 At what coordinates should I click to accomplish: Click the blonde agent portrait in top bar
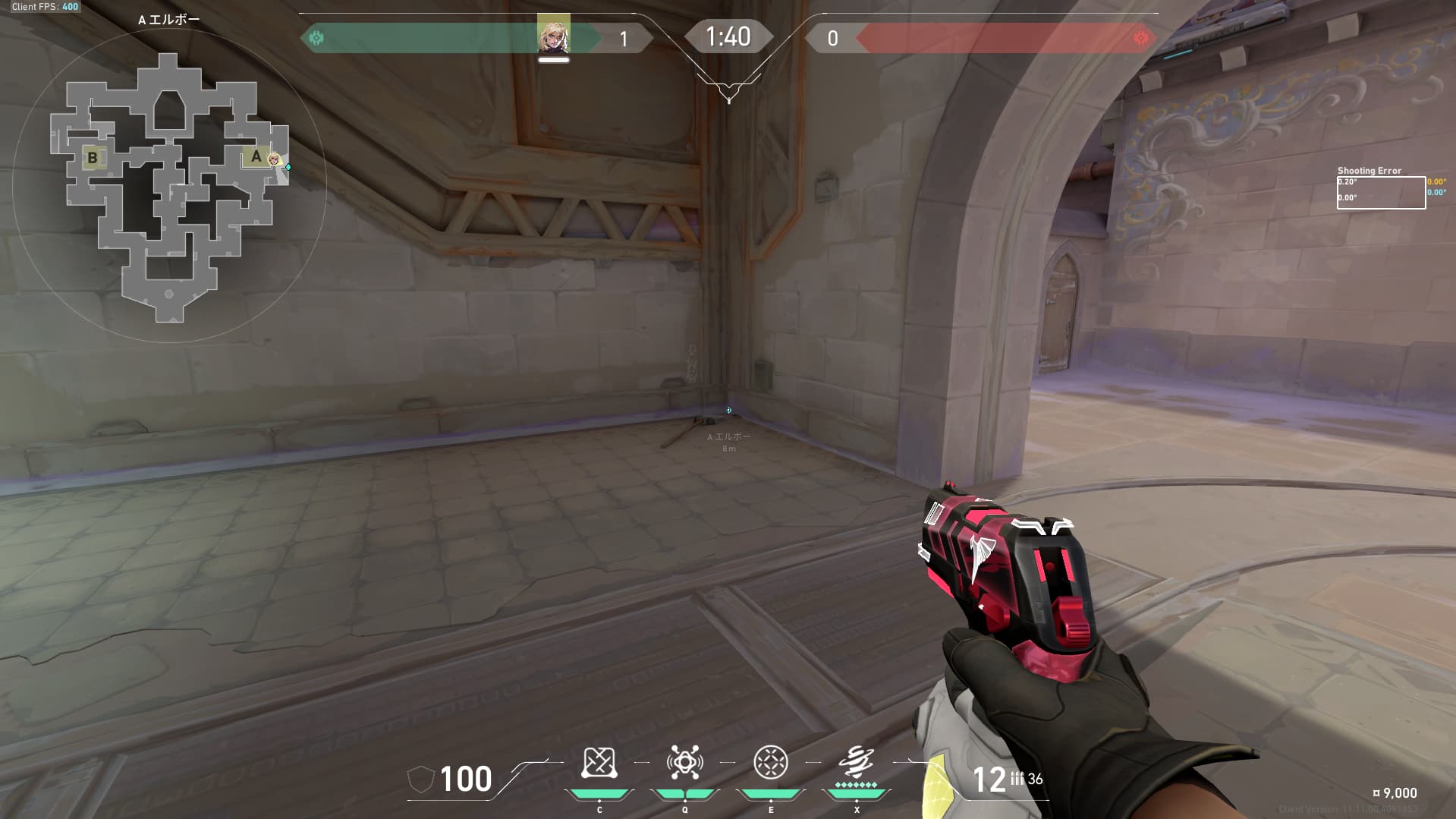553,36
